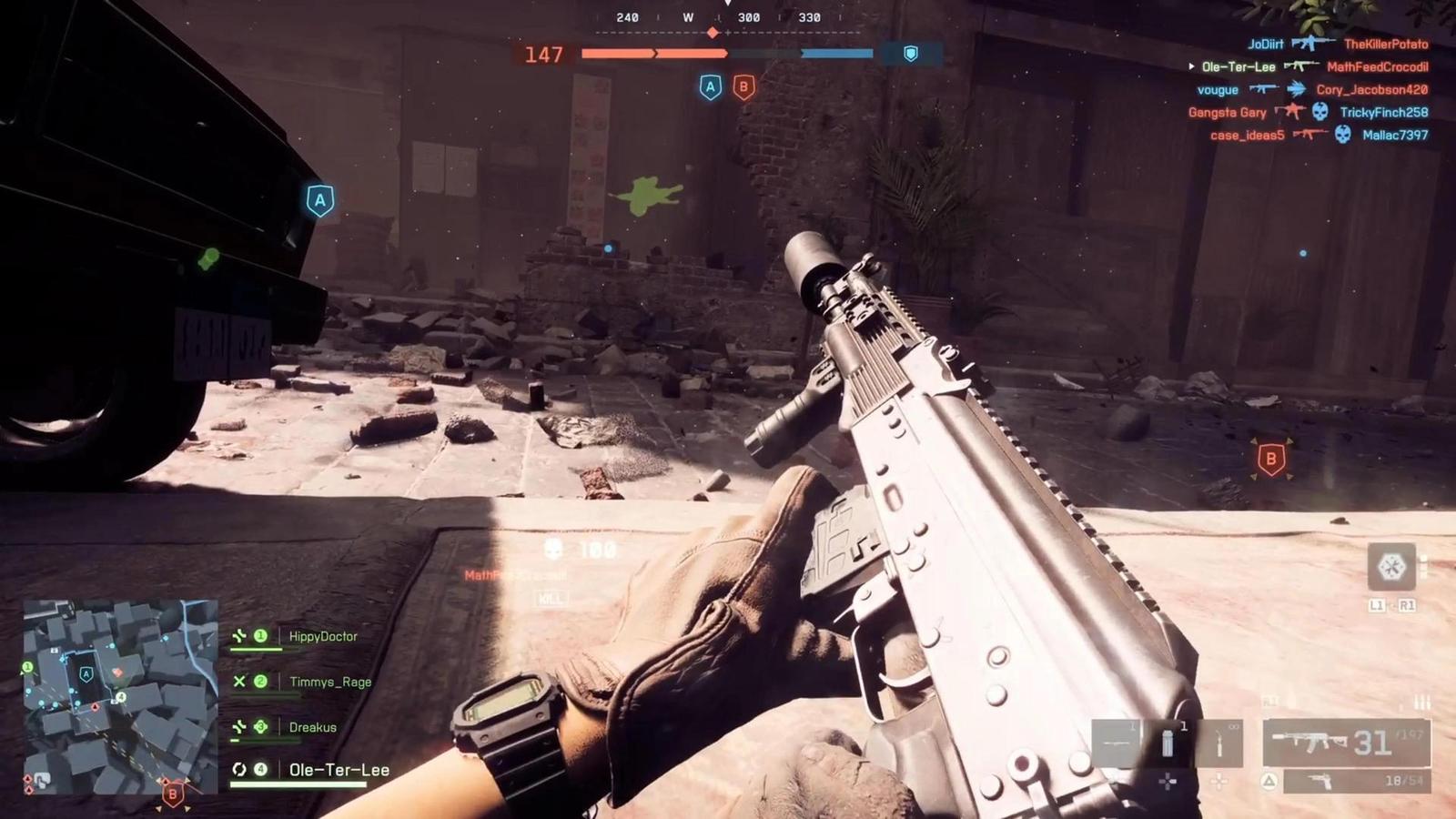Expand the arrow beside the Ole-Ter-Lee kill entry

coord(1190,66)
